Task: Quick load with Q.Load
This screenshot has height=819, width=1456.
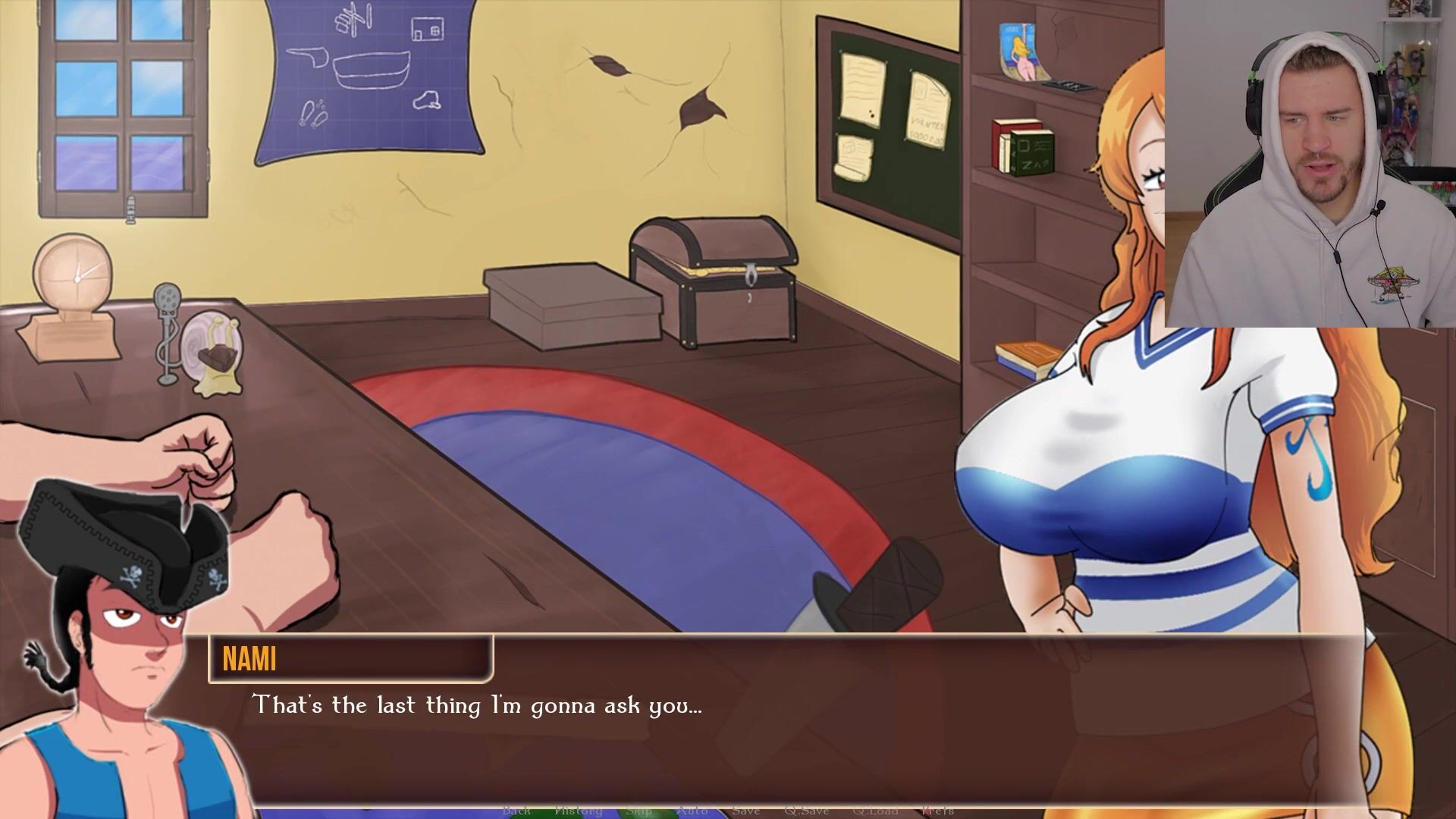Action: pos(874,811)
